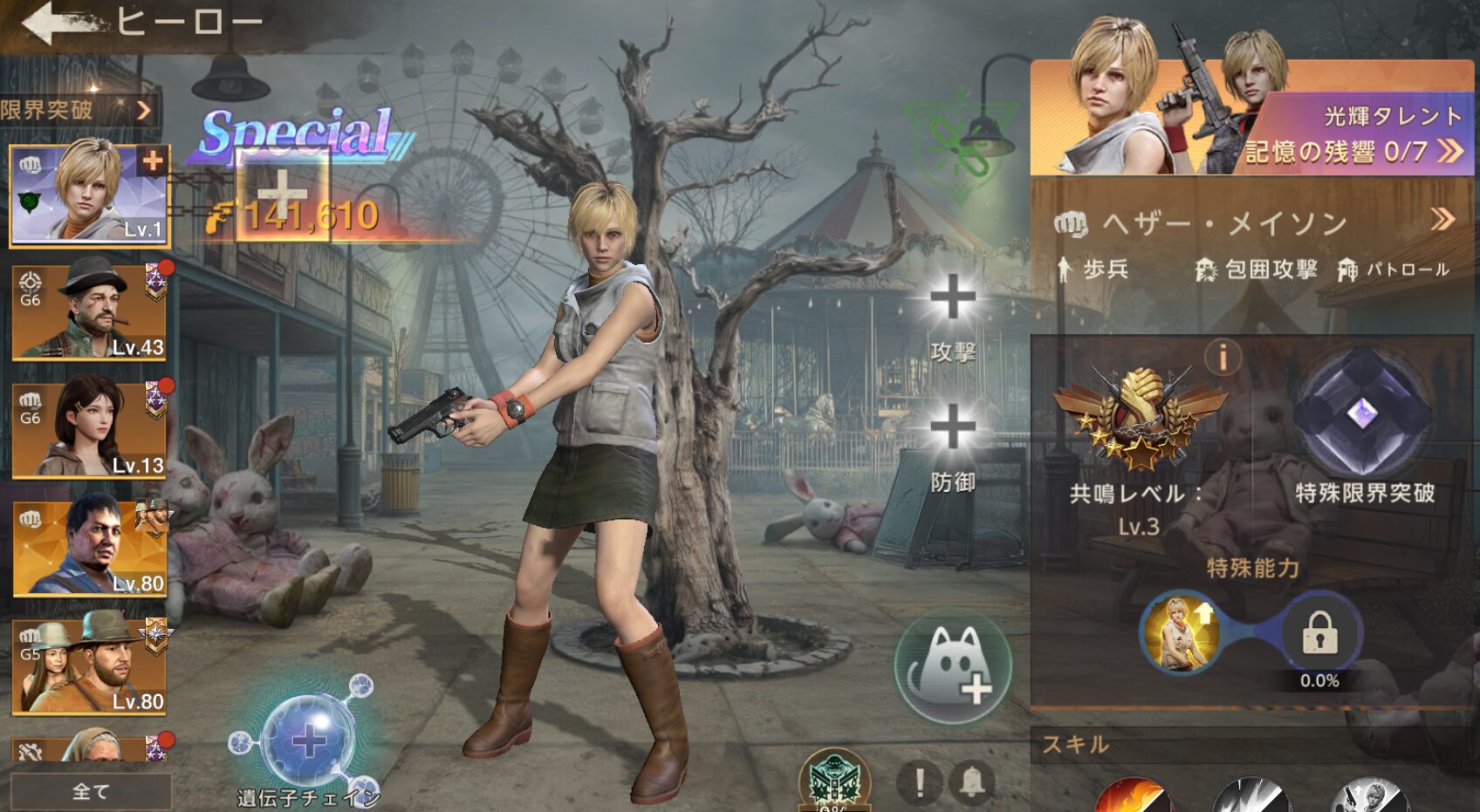Open the 共鳴レベル emblem

click(x=1139, y=419)
